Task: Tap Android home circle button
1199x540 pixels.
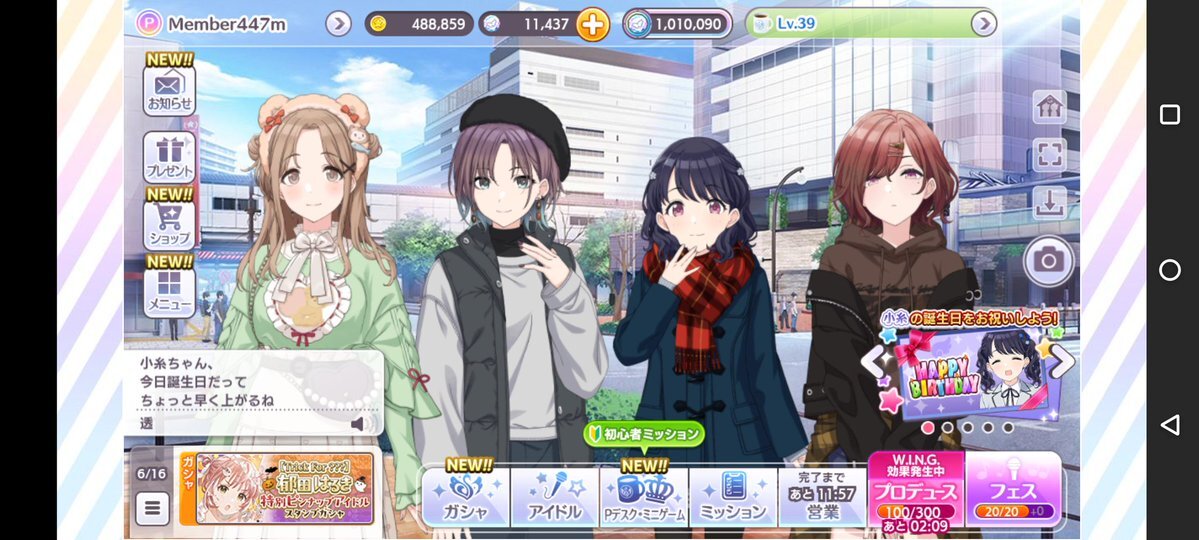Action: [1169, 270]
